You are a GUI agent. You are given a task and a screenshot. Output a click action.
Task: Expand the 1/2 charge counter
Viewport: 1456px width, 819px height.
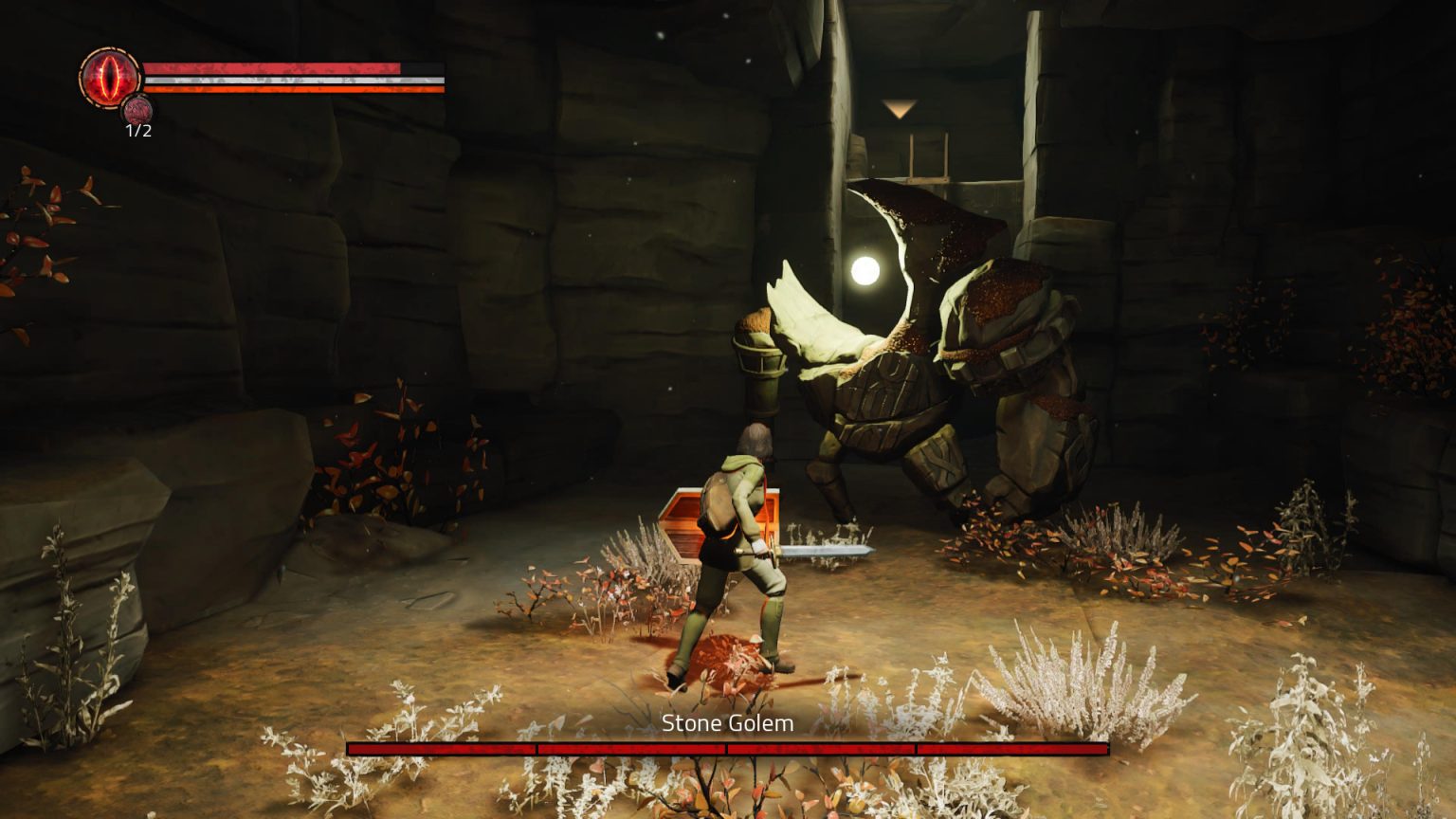(138, 130)
